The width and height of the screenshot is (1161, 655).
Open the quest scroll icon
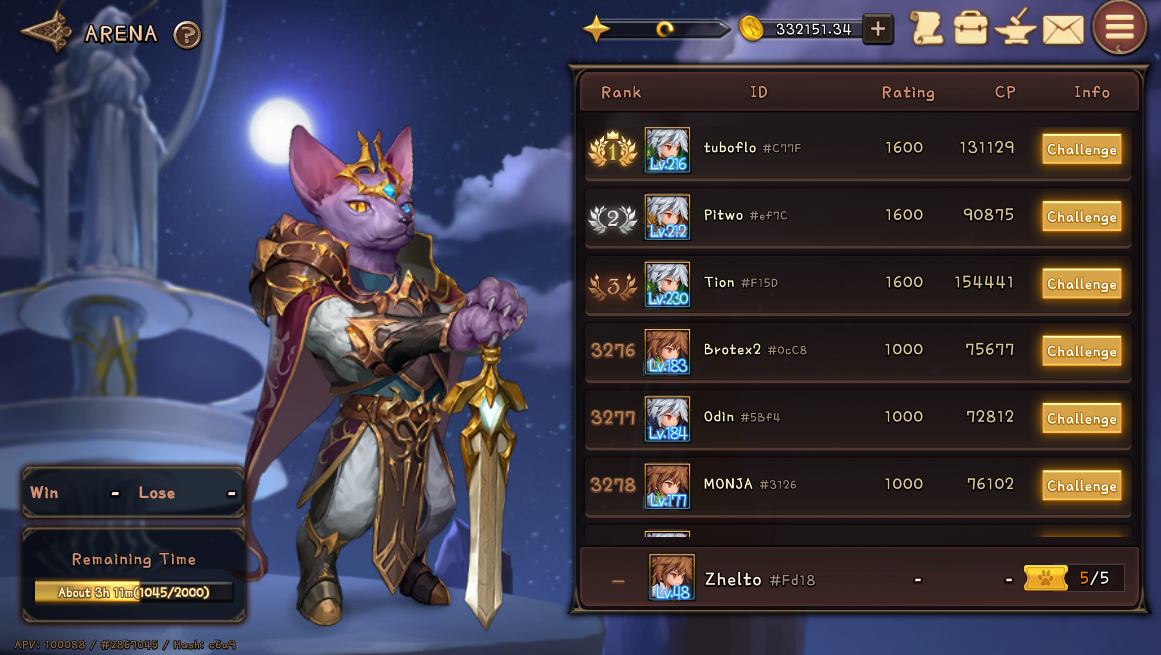926,28
